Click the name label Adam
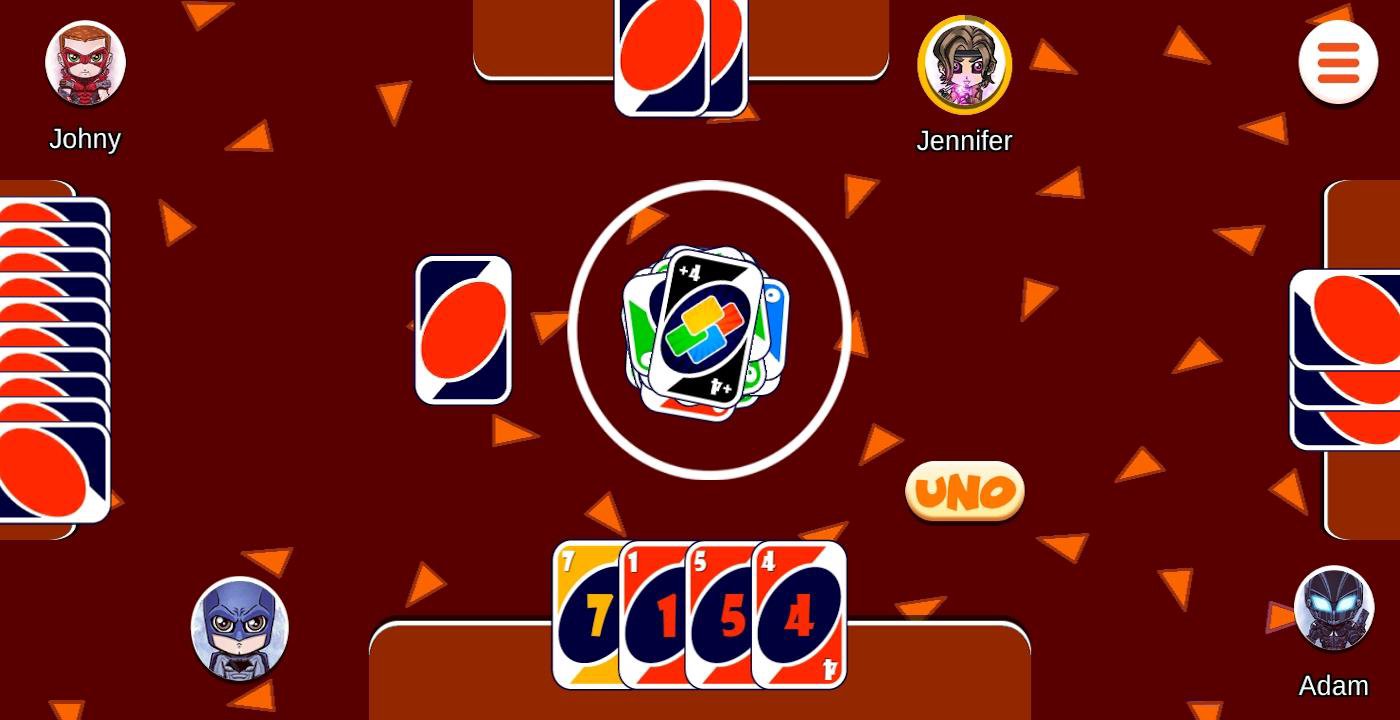This screenshot has width=1400, height=720. tap(1334, 686)
